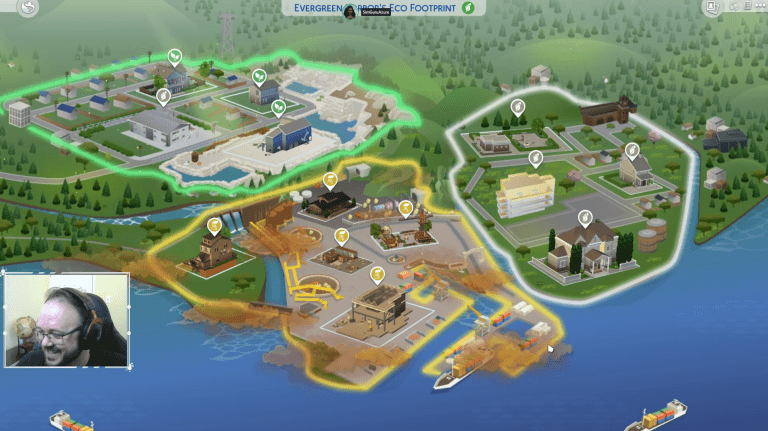Viewport: 768px width, 431px height.
Task: Choose the grey marker over the large grey warehouse
Action: click(x=163, y=96)
